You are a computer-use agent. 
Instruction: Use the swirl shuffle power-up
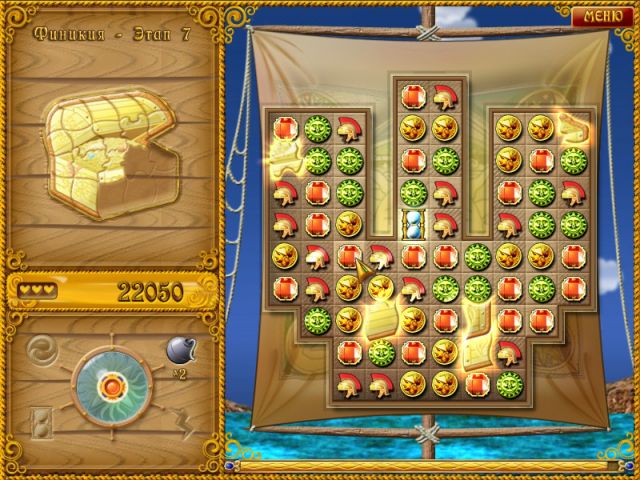pos(43,351)
